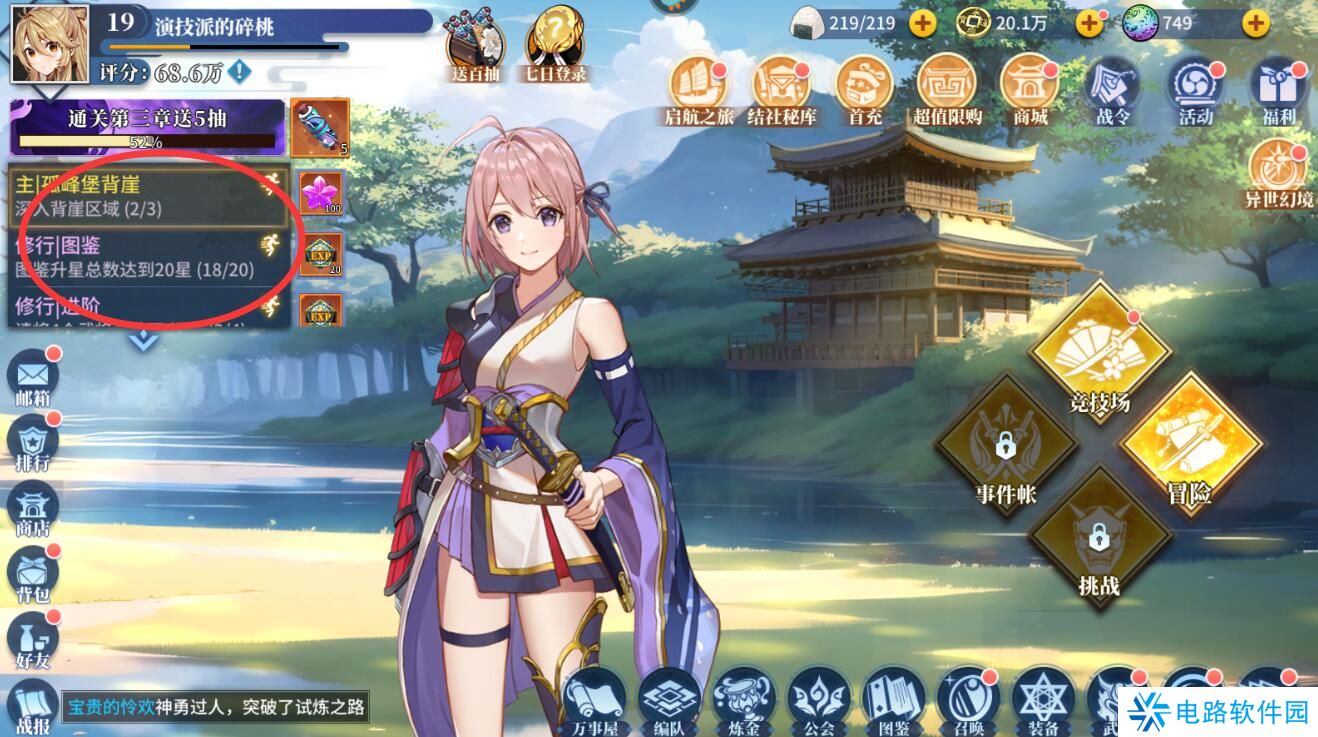Open the 好友 friends icon
Screen dimensions: 1318x737
click(x=33, y=638)
